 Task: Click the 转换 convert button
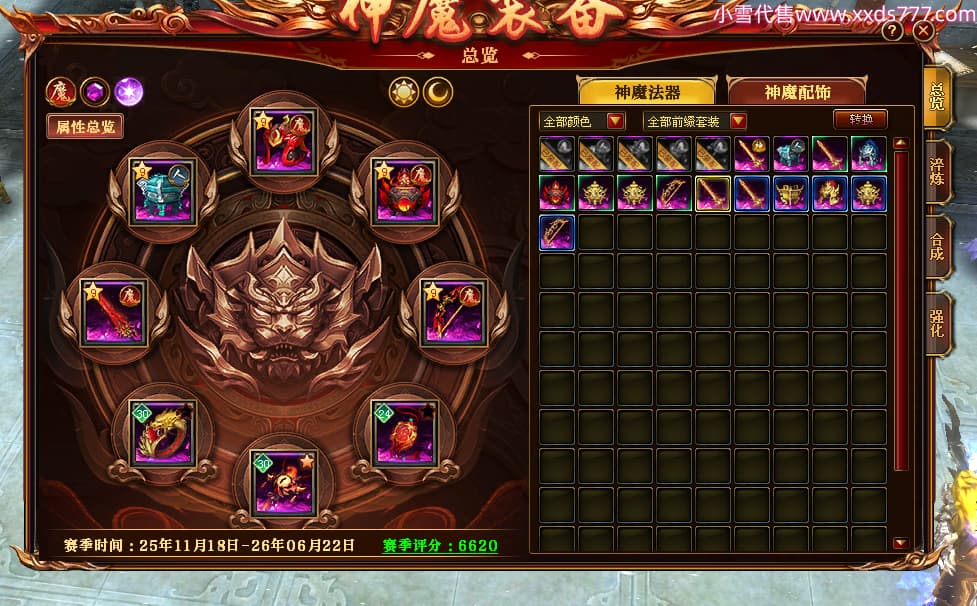(x=860, y=119)
